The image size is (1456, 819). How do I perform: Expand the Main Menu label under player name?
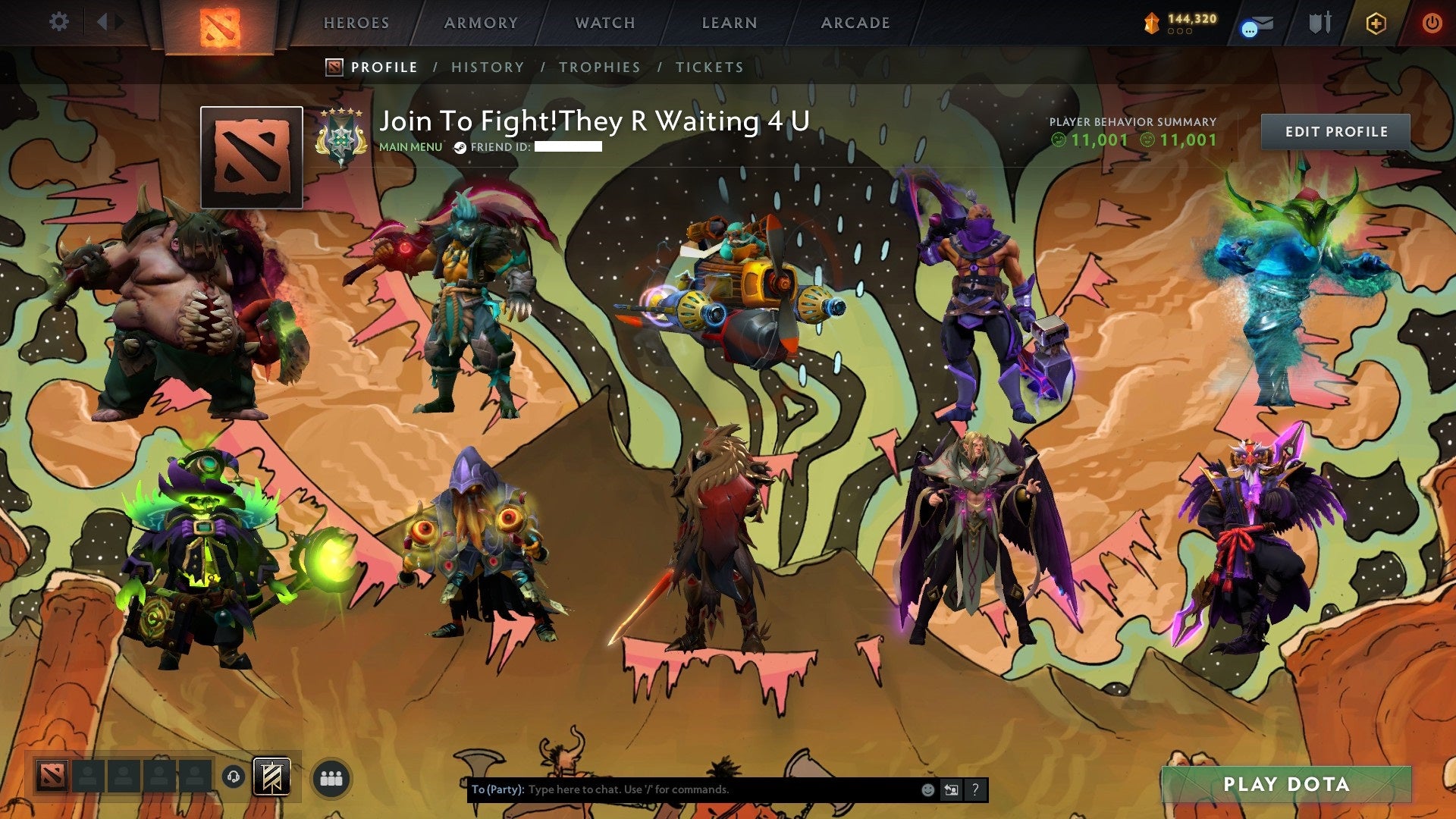click(409, 147)
